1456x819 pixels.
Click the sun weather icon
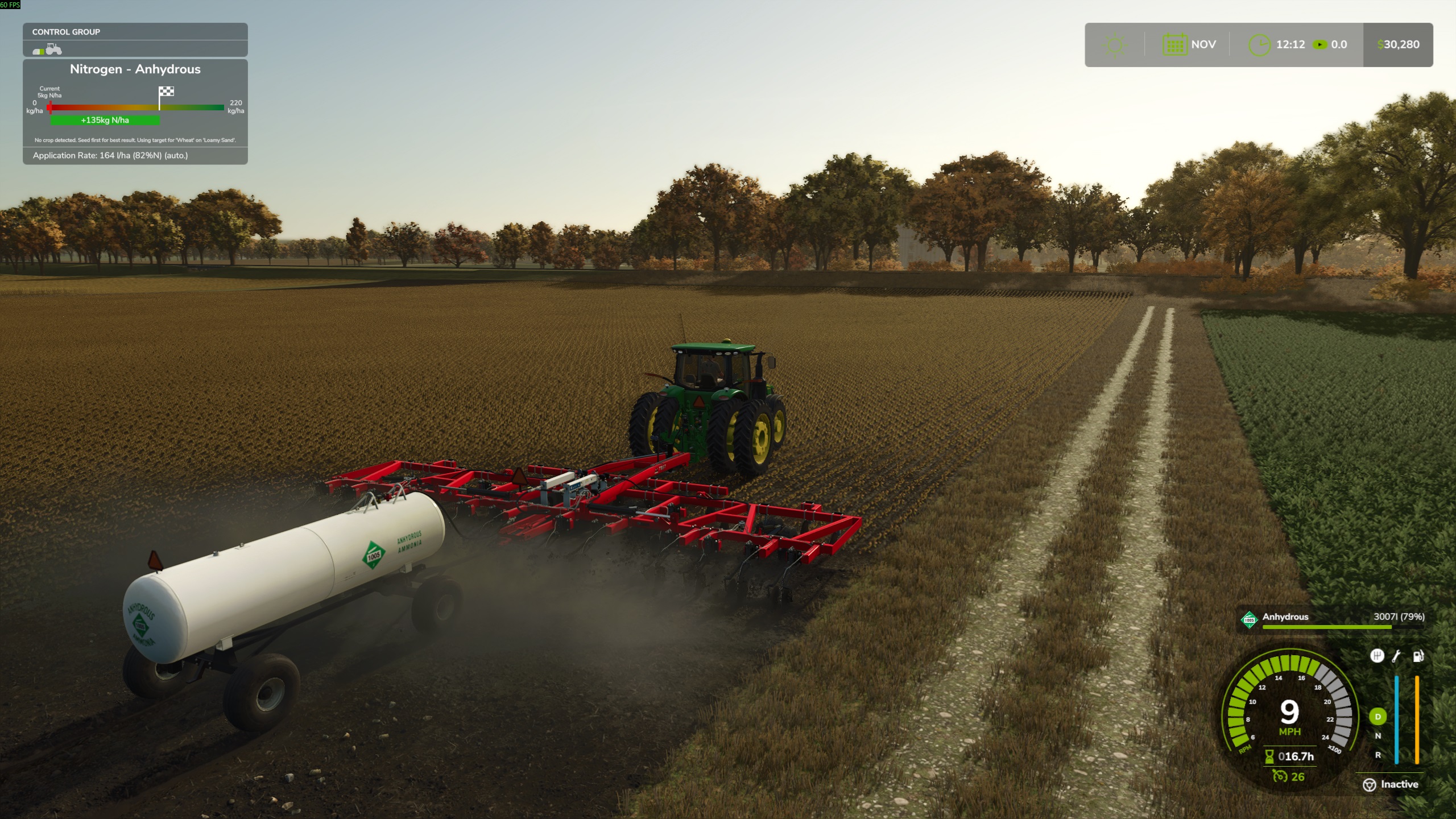click(1115, 44)
